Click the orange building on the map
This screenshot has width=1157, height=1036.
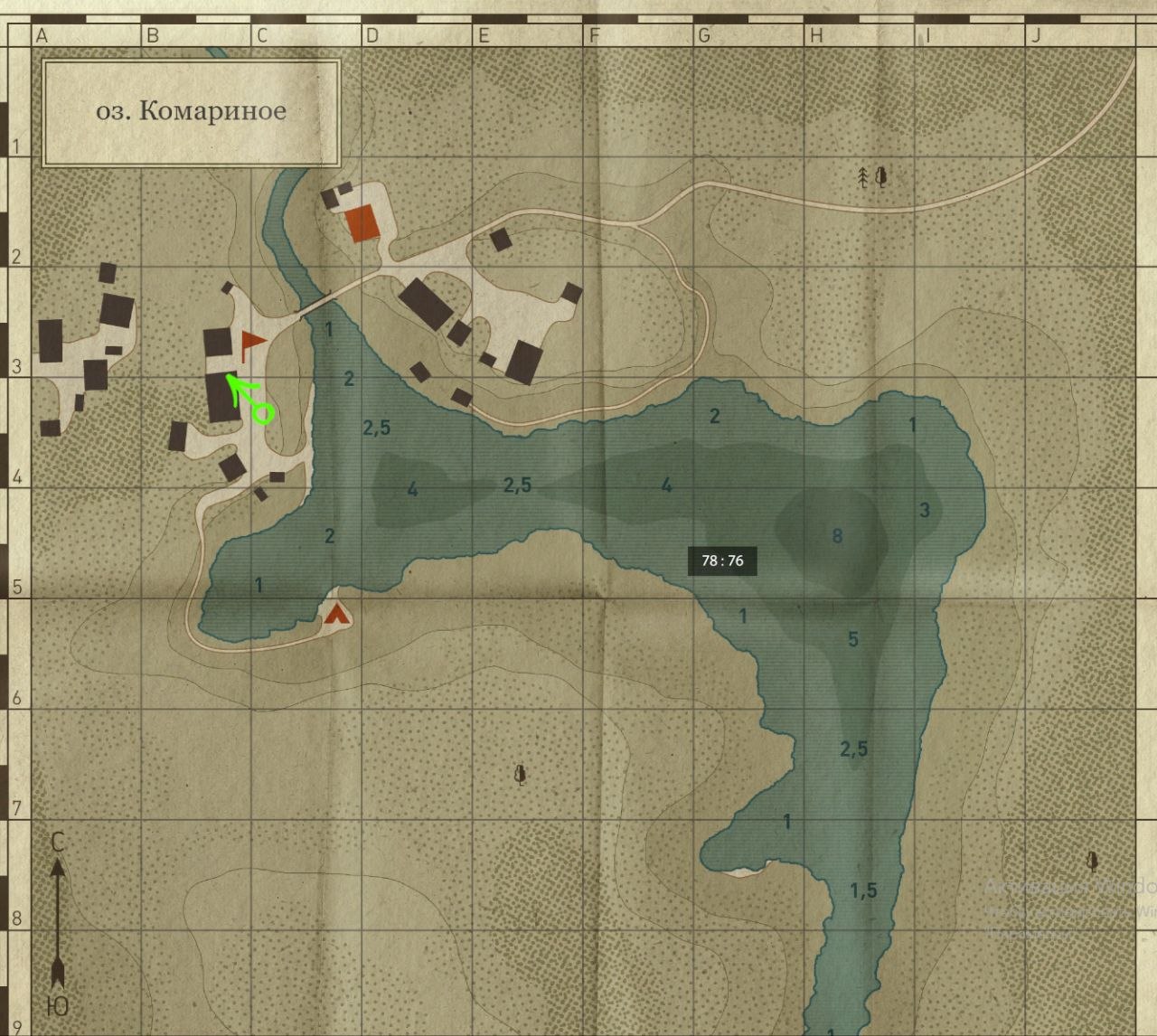click(x=362, y=222)
